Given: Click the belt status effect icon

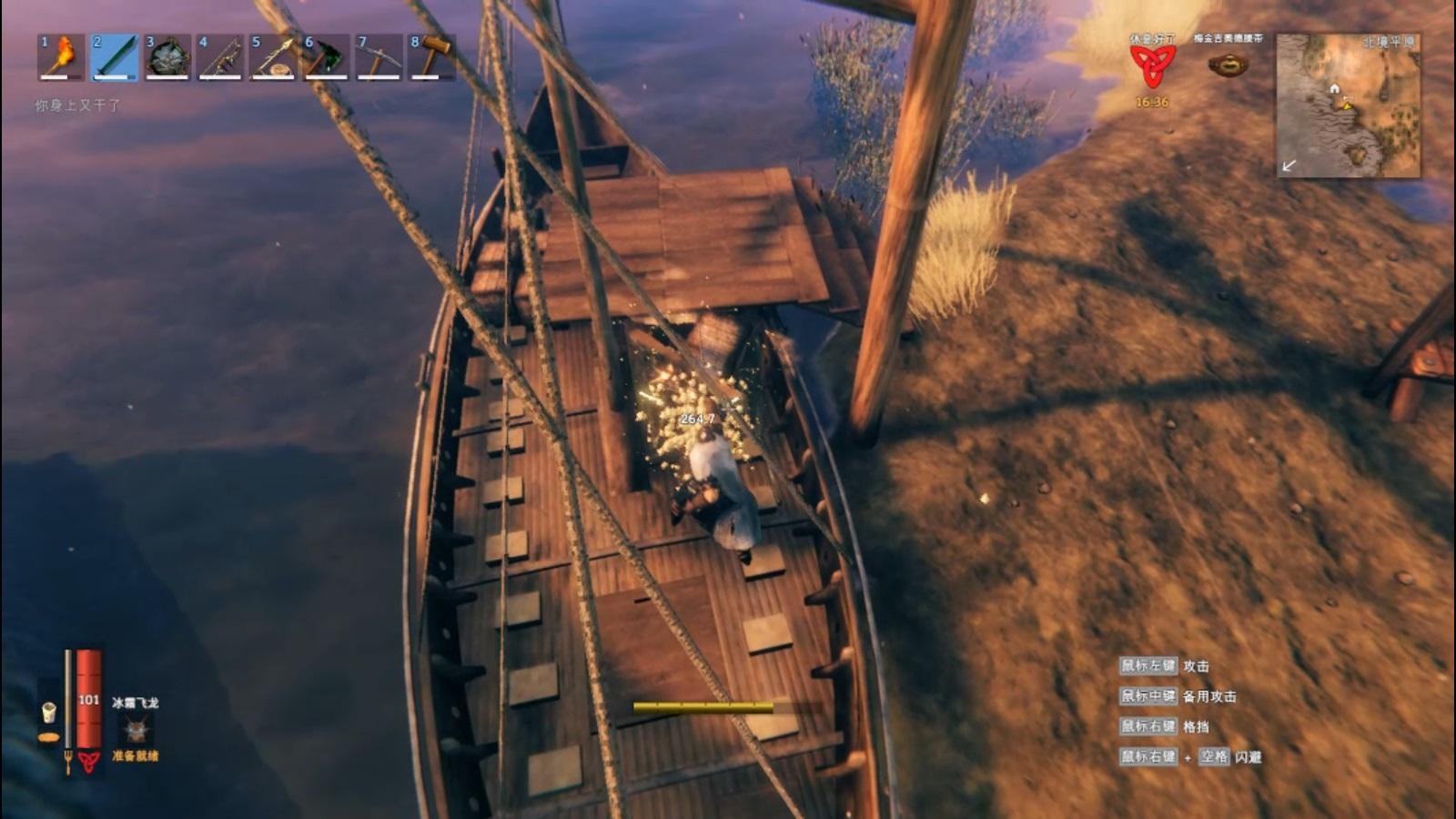Looking at the screenshot, I should 1228,65.
